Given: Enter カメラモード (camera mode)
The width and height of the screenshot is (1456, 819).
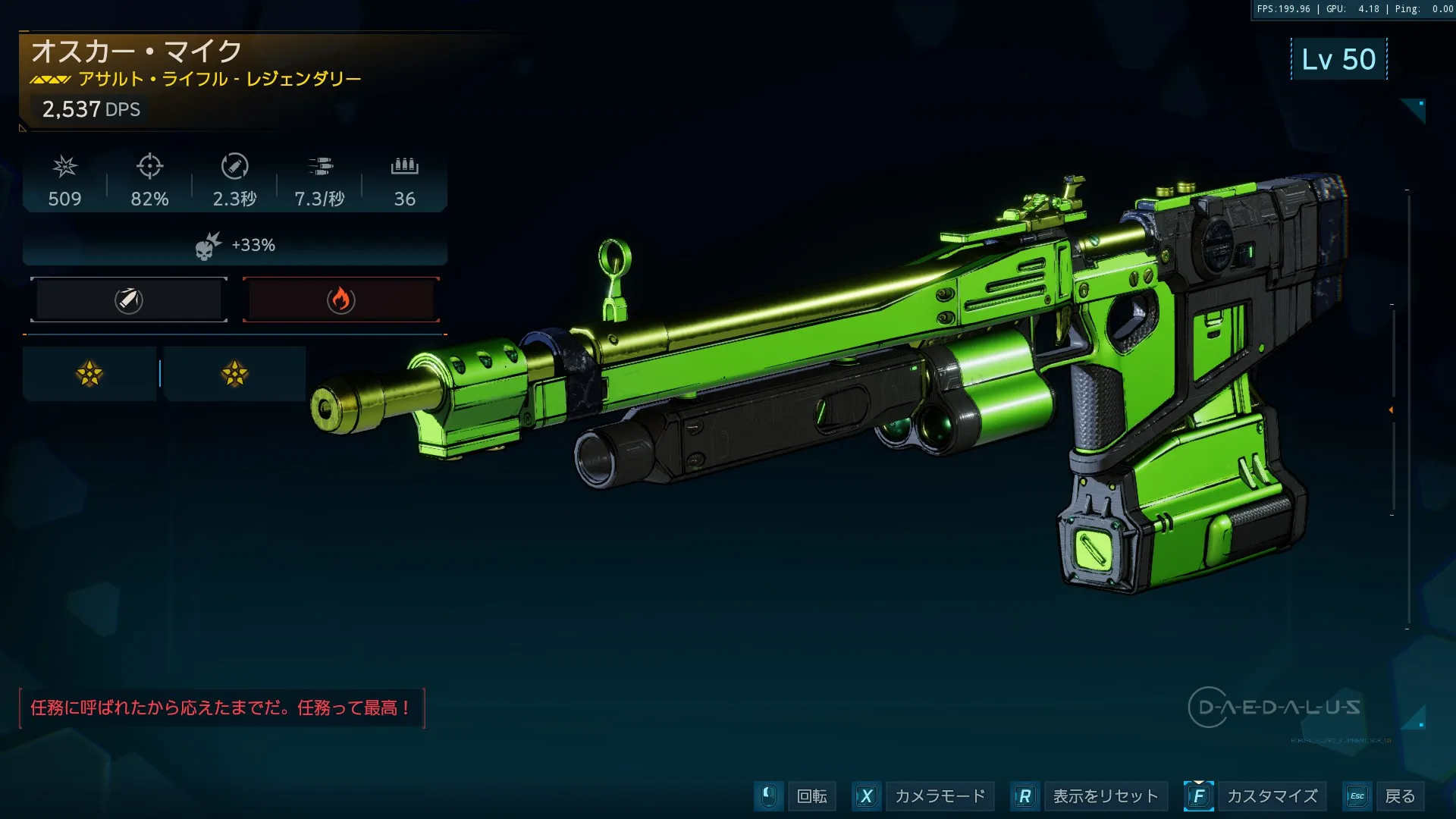Looking at the screenshot, I should click(x=940, y=796).
